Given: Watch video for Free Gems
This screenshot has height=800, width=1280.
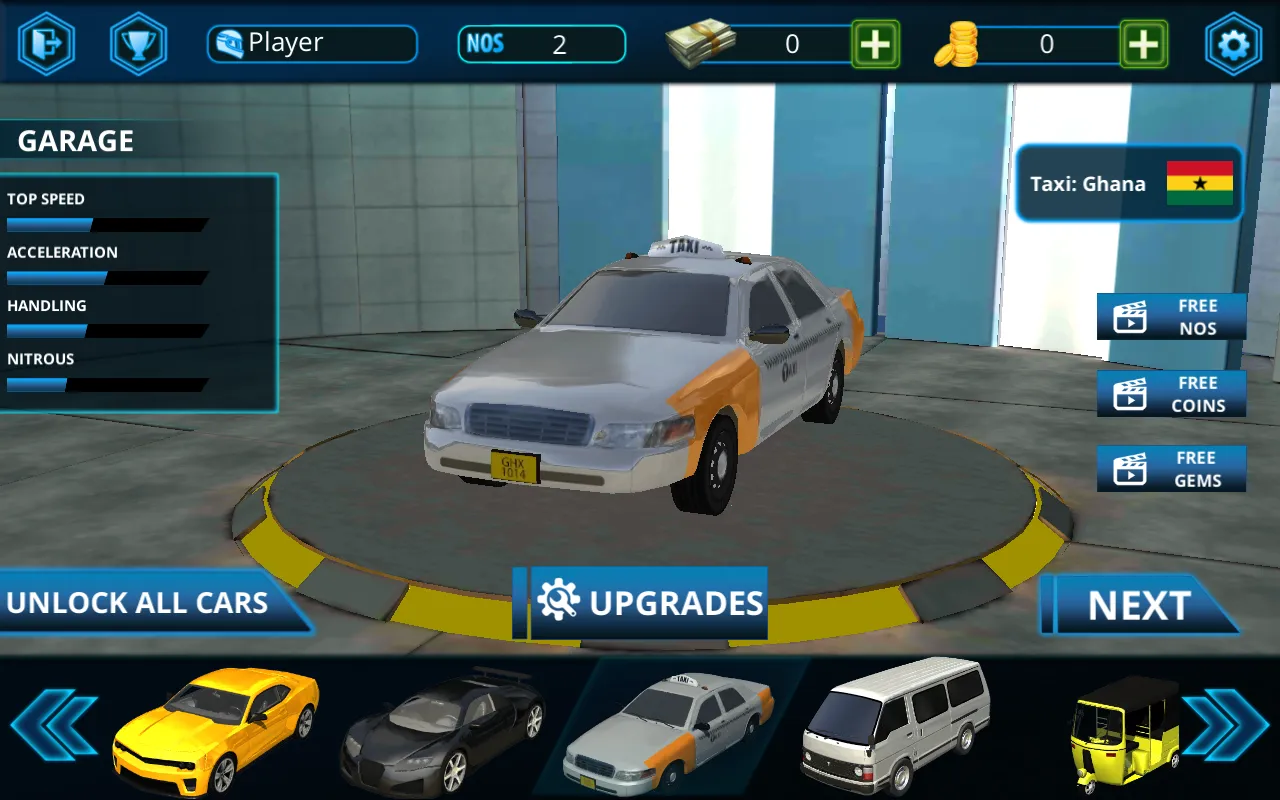Looking at the screenshot, I should click(x=1171, y=469).
